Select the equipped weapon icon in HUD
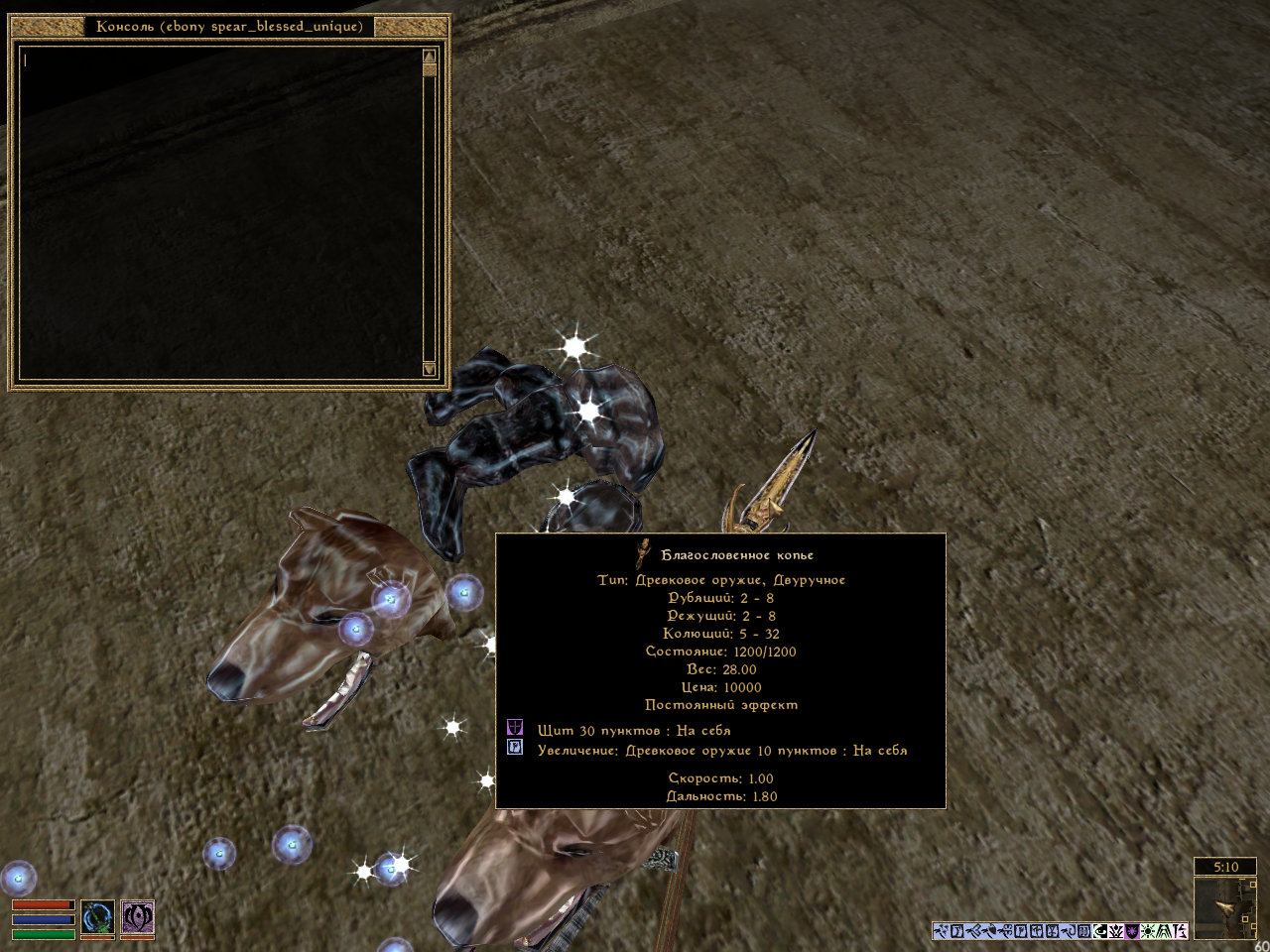Image resolution: width=1270 pixels, height=952 pixels. pos(97,918)
